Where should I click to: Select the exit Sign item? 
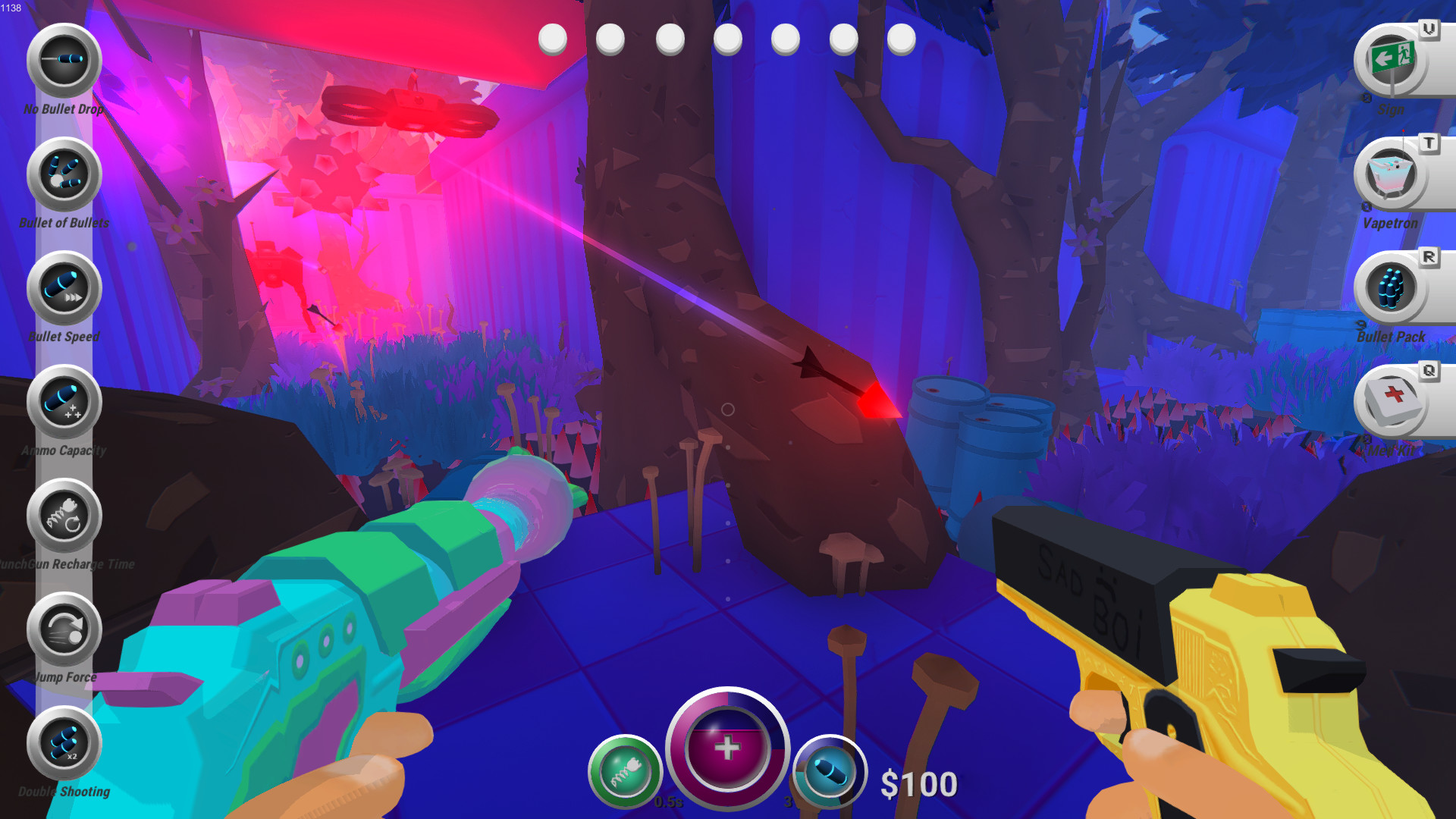(x=1391, y=61)
